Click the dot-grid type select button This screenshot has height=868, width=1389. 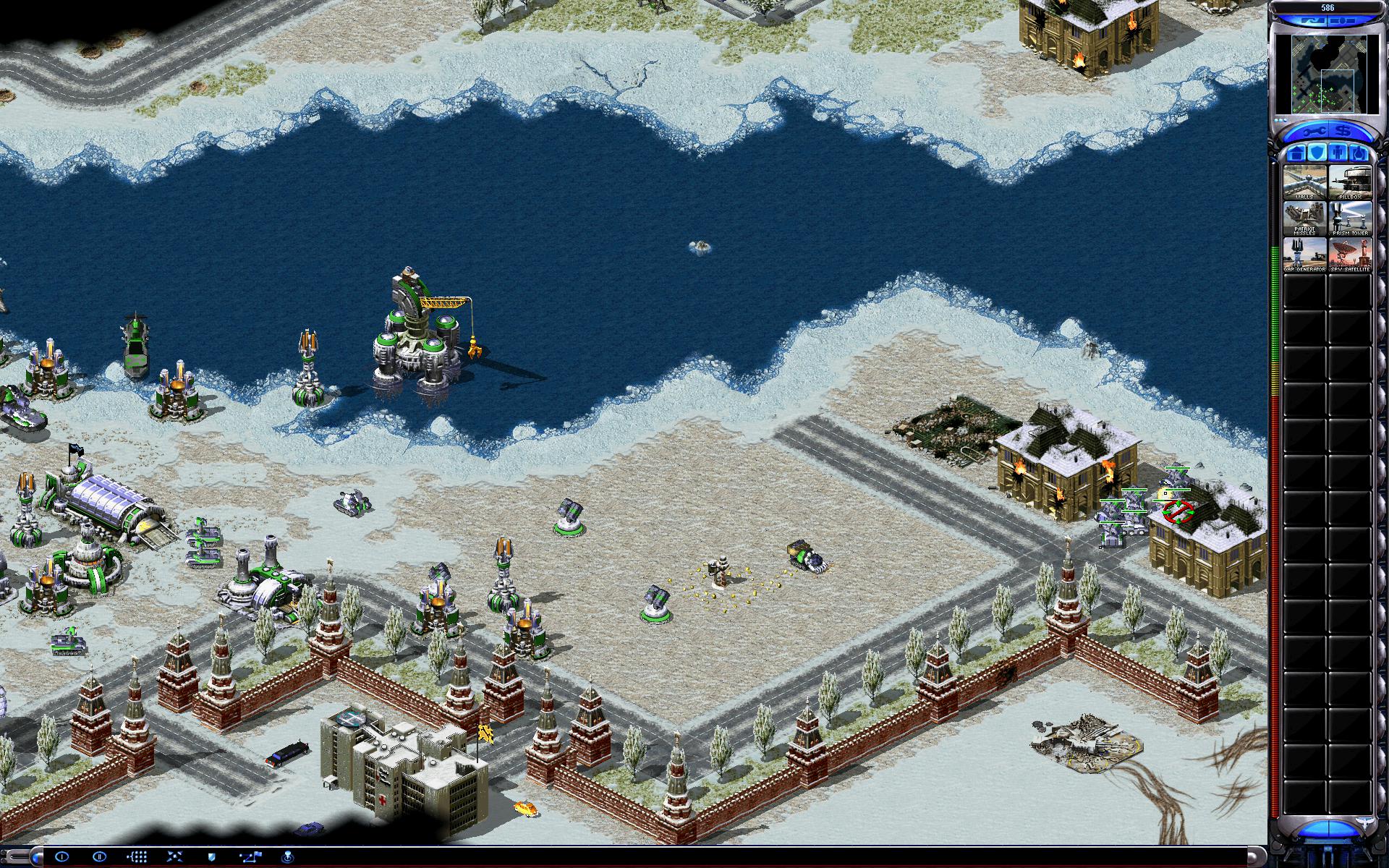tap(137, 856)
